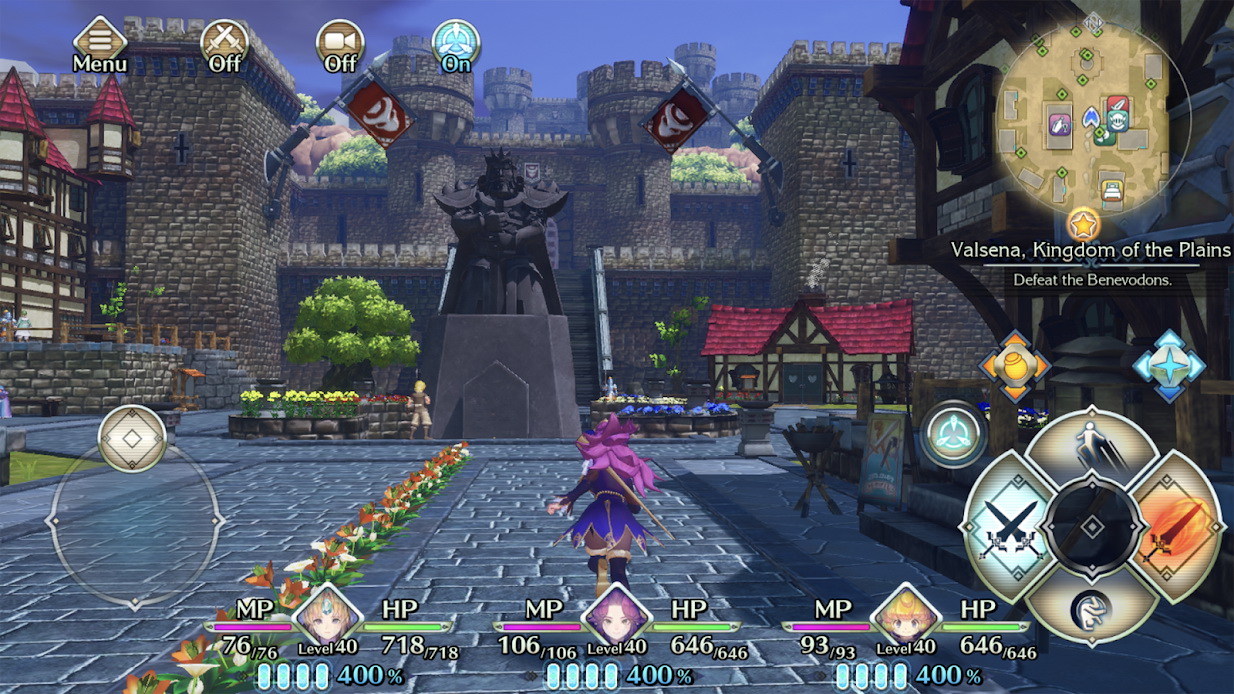Select the orange-haired character portrait with 93 MP
This screenshot has height=694, width=1234.
pyautogui.click(x=905, y=616)
